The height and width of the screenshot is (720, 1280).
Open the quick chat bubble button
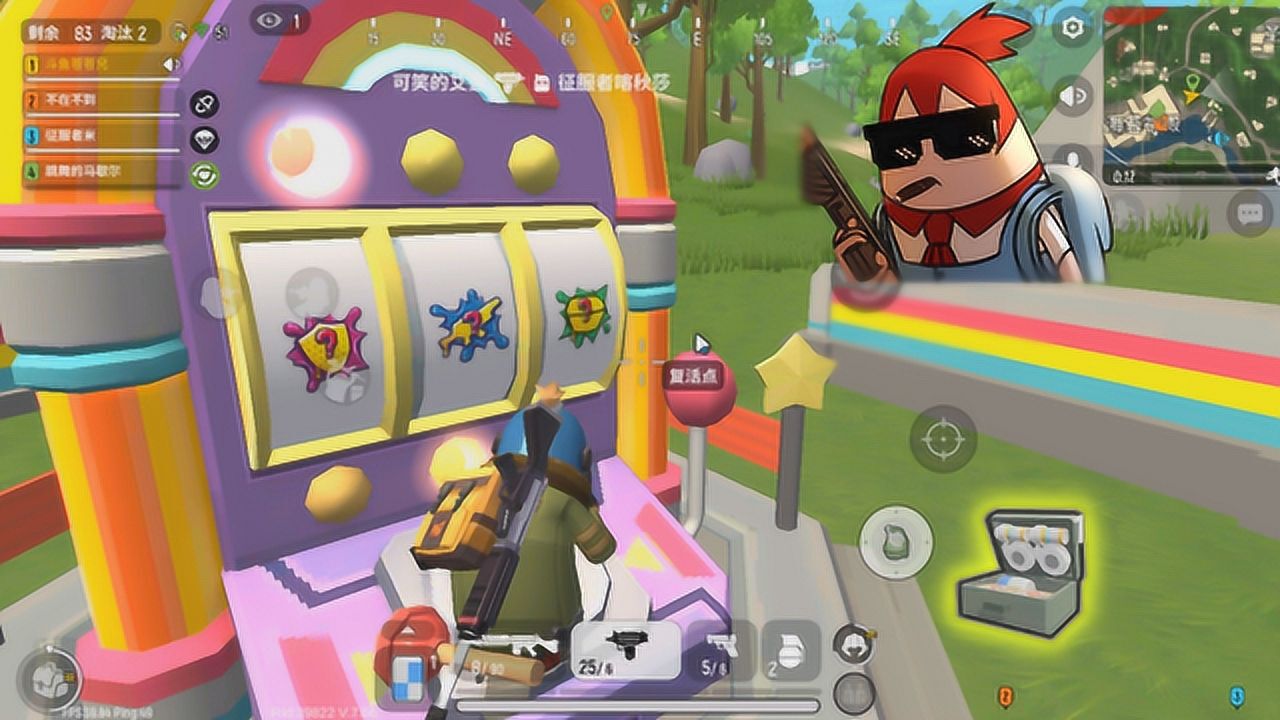pyautogui.click(x=1250, y=212)
